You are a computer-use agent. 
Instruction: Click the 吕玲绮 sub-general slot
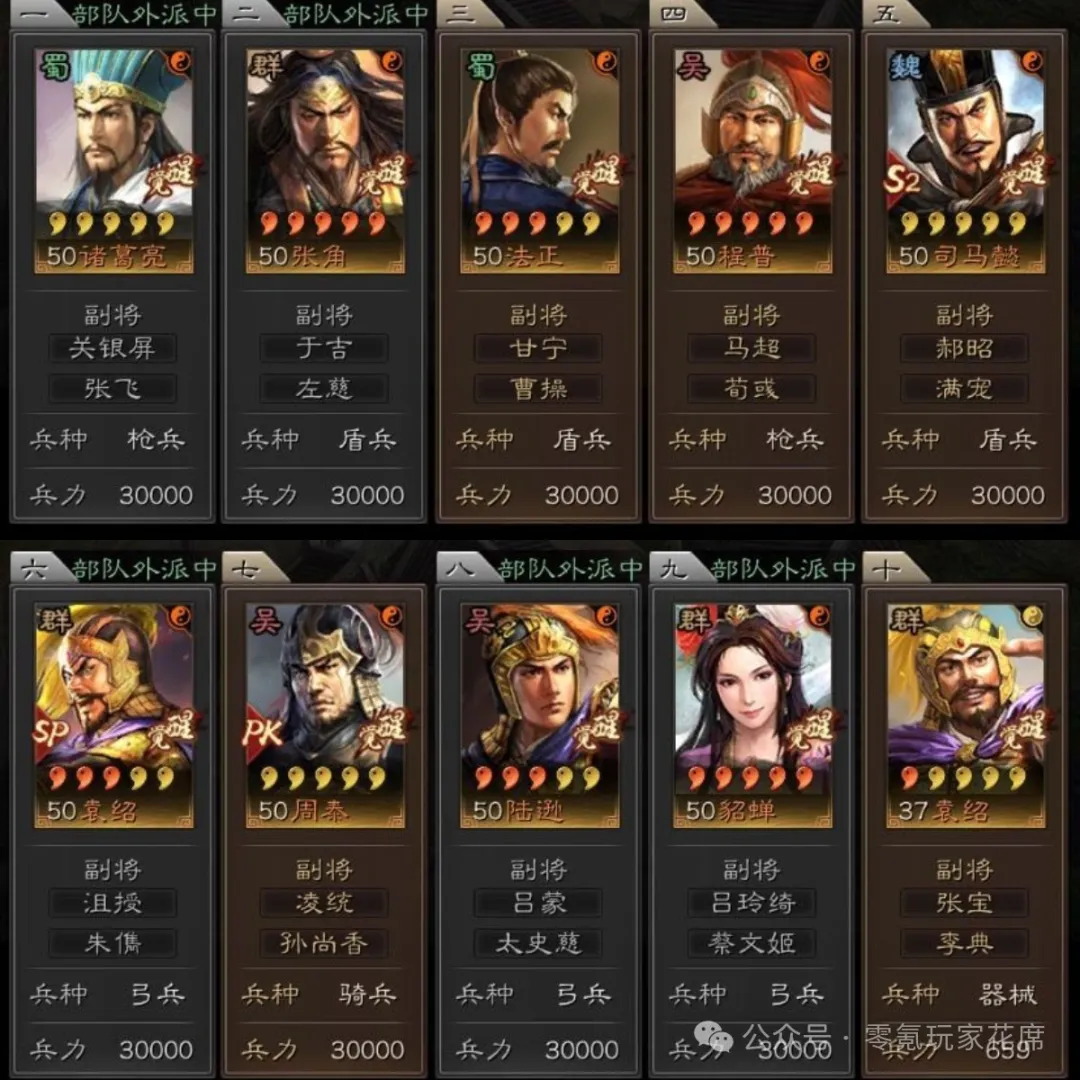pos(752,903)
